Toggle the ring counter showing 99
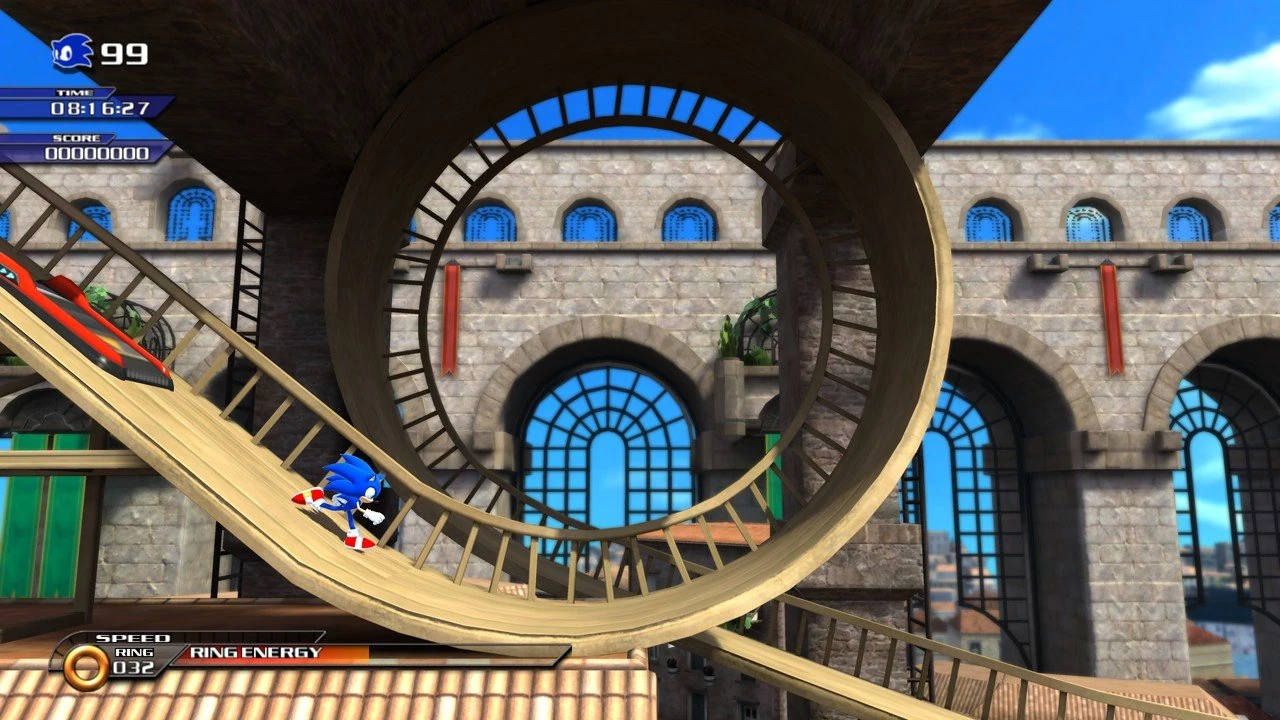1280x720 pixels. point(122,54)
